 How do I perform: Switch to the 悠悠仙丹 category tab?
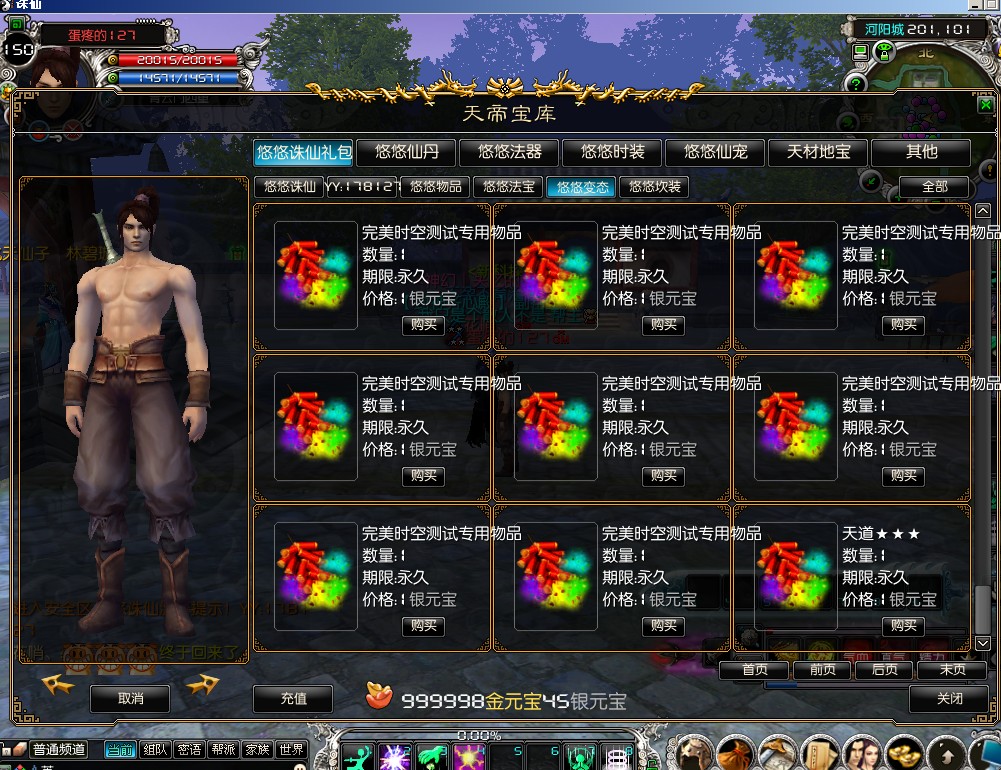(407, 152)
